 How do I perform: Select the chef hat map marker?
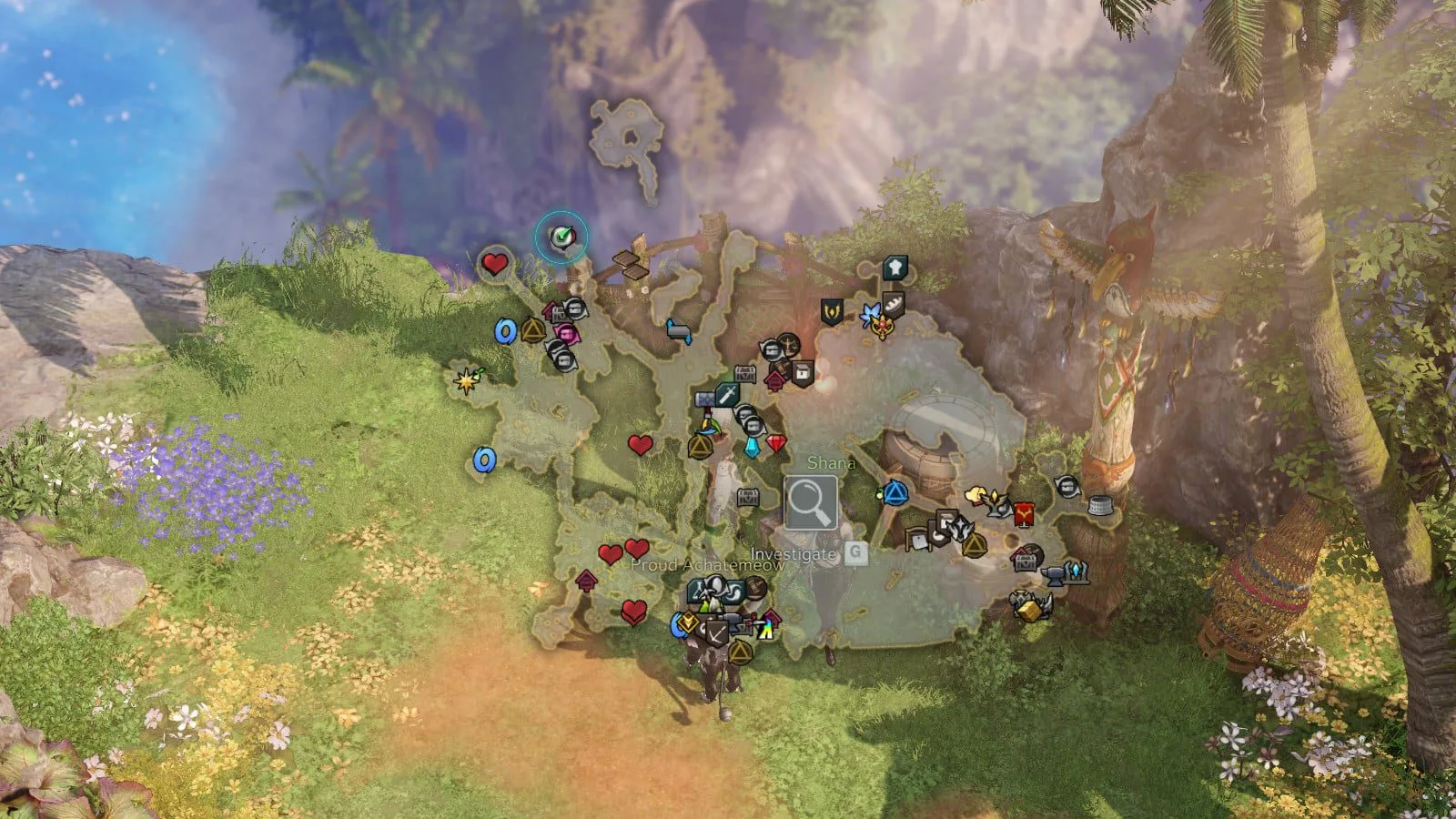point(895,268)
